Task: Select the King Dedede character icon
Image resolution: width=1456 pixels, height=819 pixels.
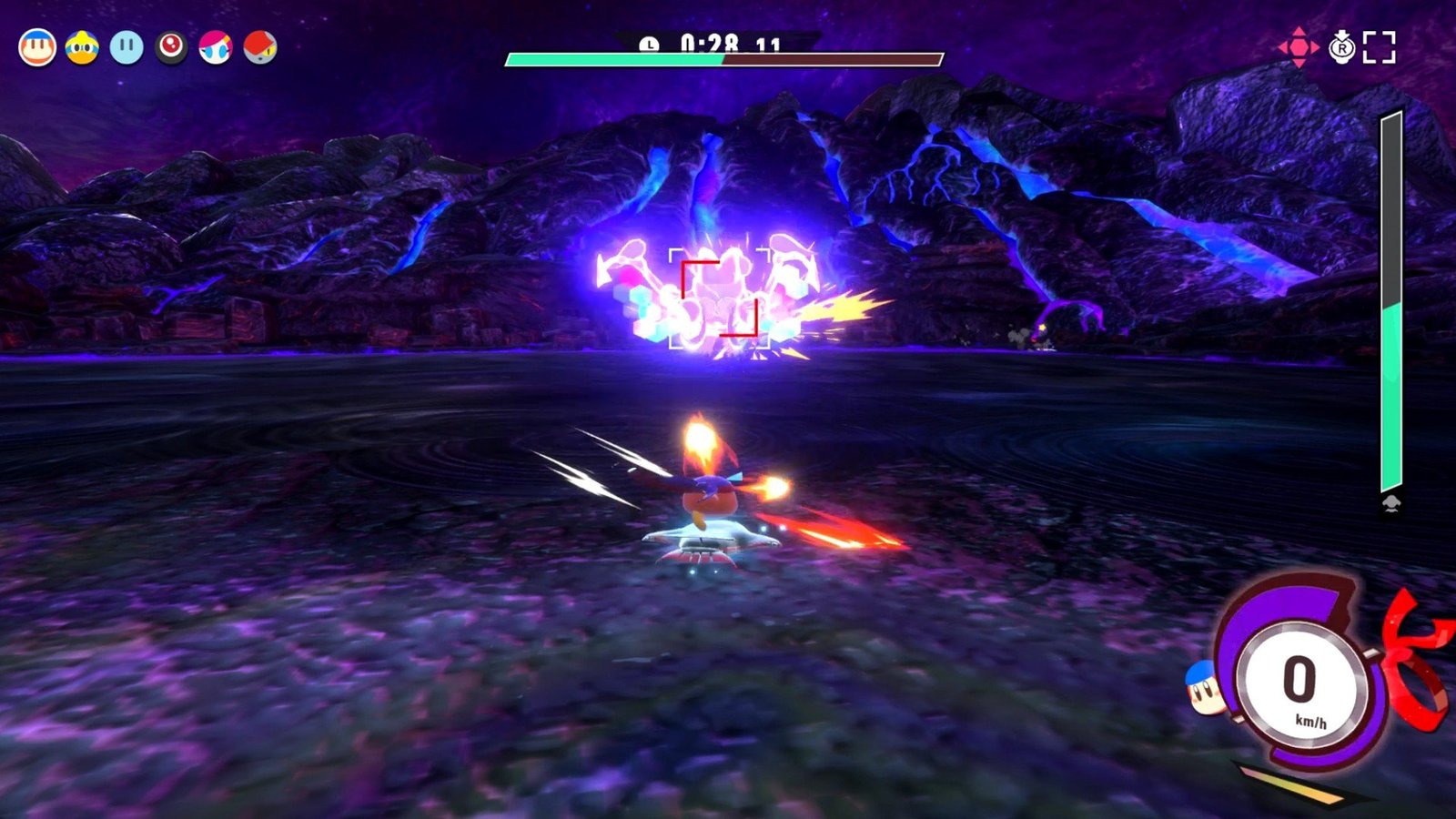Action: point(82,46)
